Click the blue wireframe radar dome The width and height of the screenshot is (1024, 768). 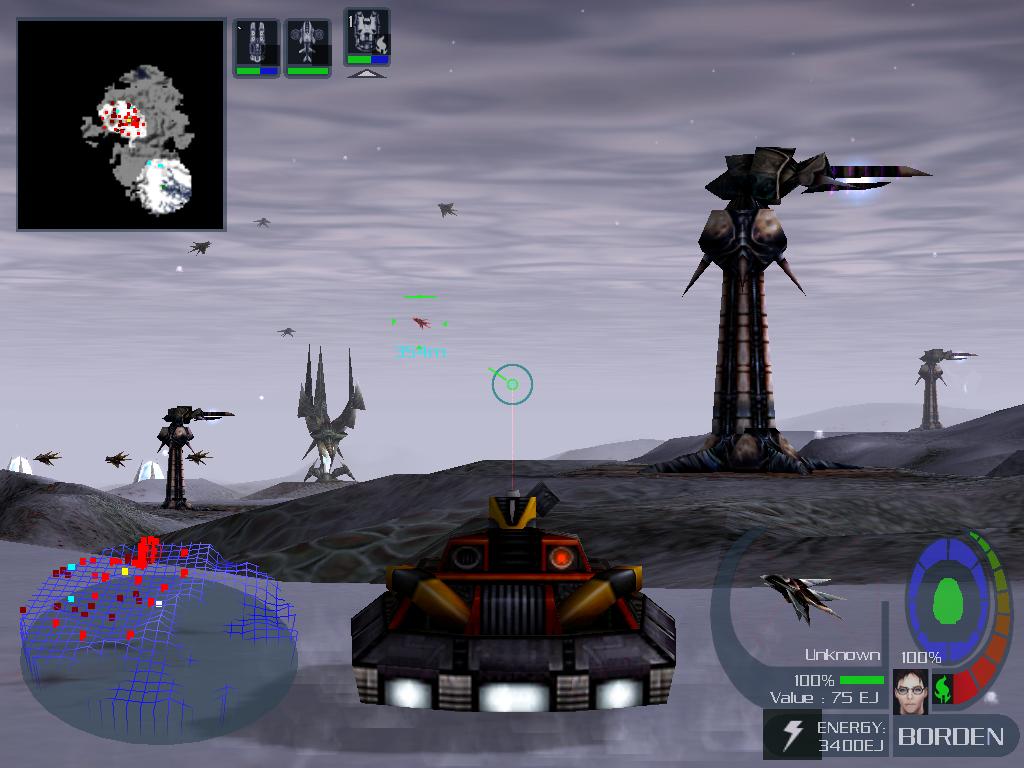coord(158,630)
